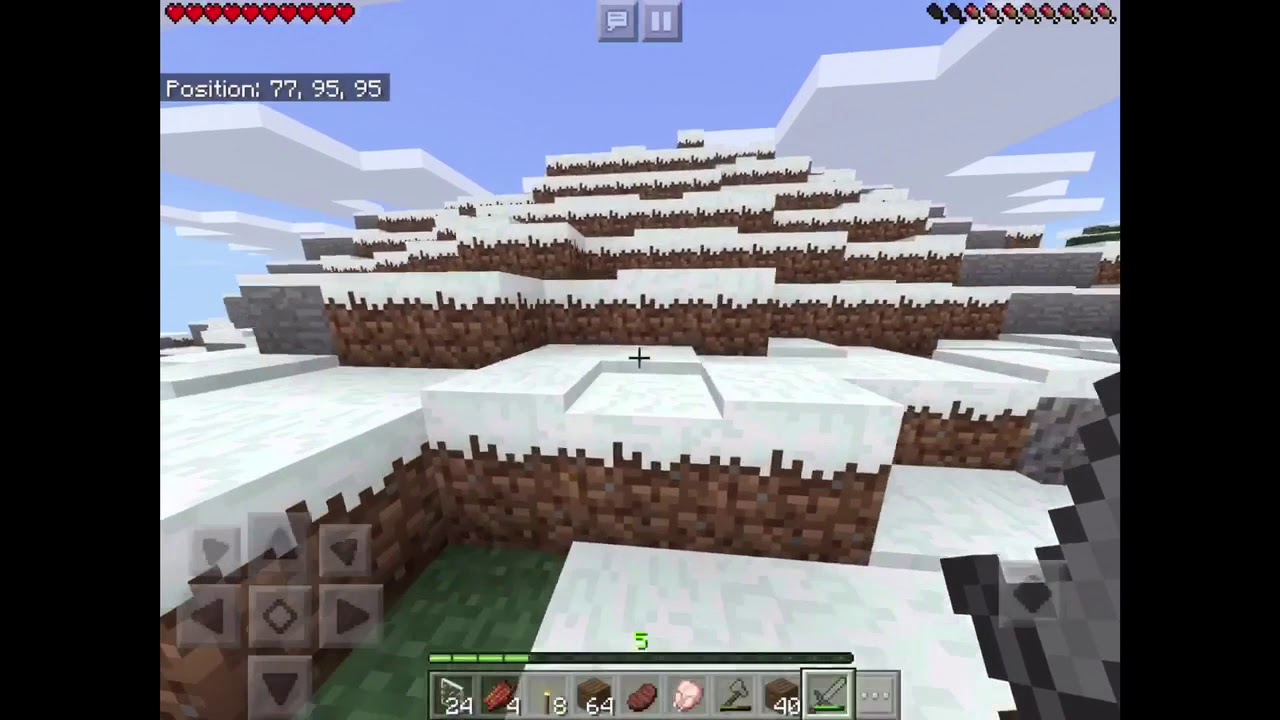Screen dimensions: 1280x720
Task: Open the chat window
Action: [x=617, y=21]
